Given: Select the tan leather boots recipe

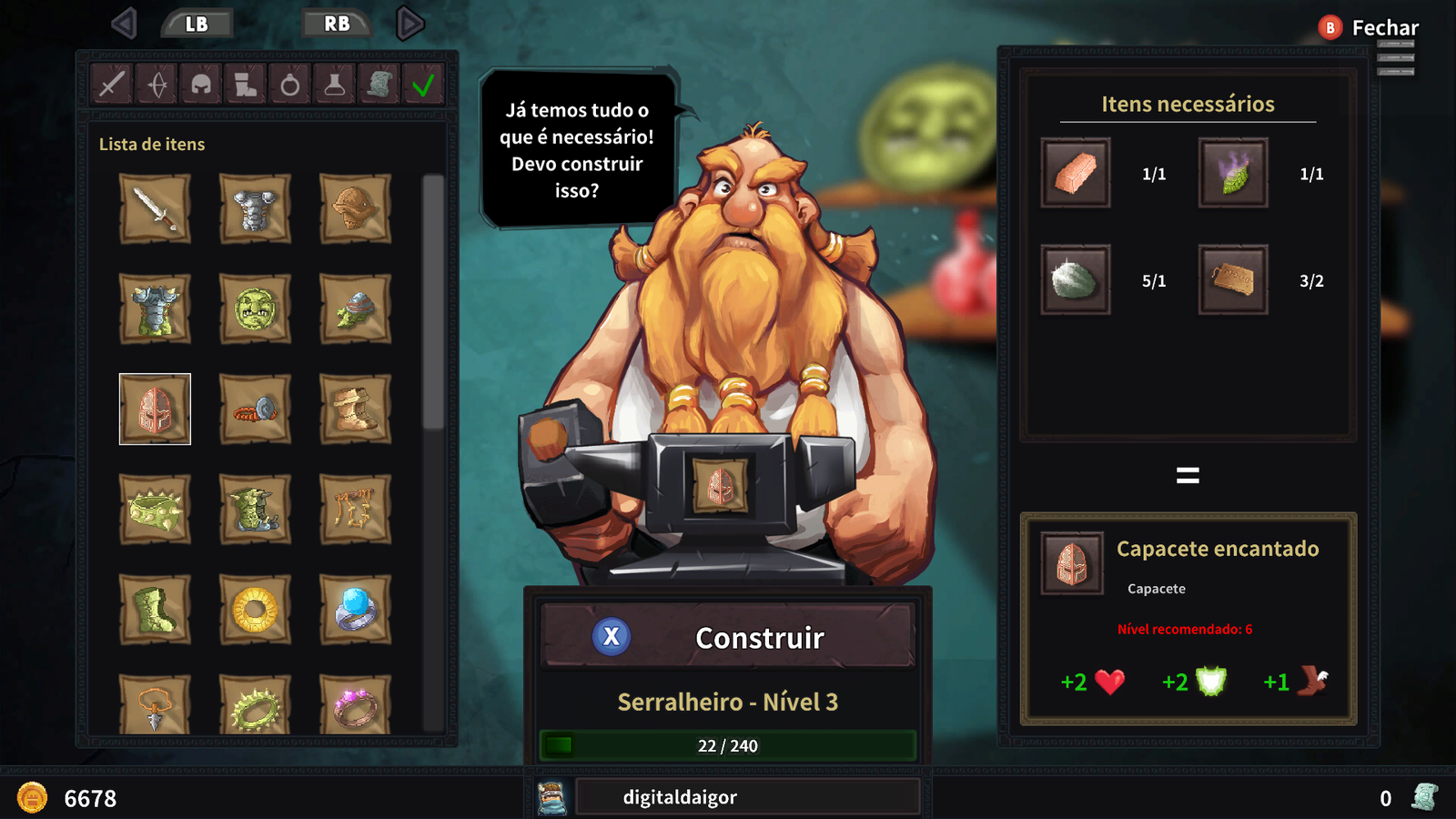Looking at the screenshot, I should (x=355, y=409).
